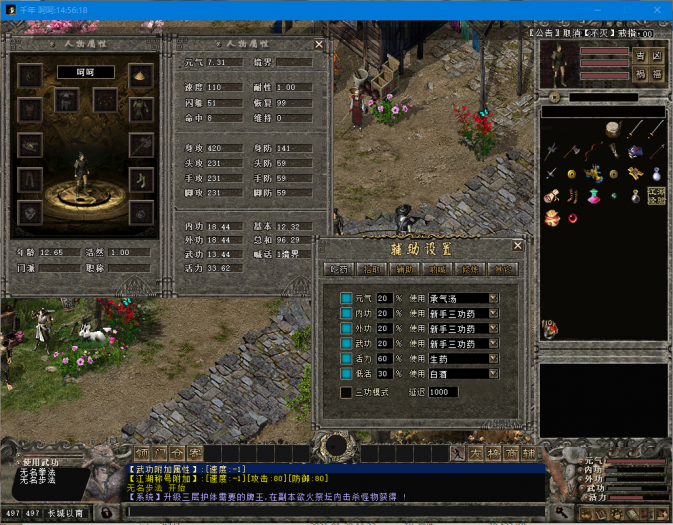This screenshot has width=673, height=525.
Task: Select the 江湖经验 item in the bag
Action: (x=656, y=195)
